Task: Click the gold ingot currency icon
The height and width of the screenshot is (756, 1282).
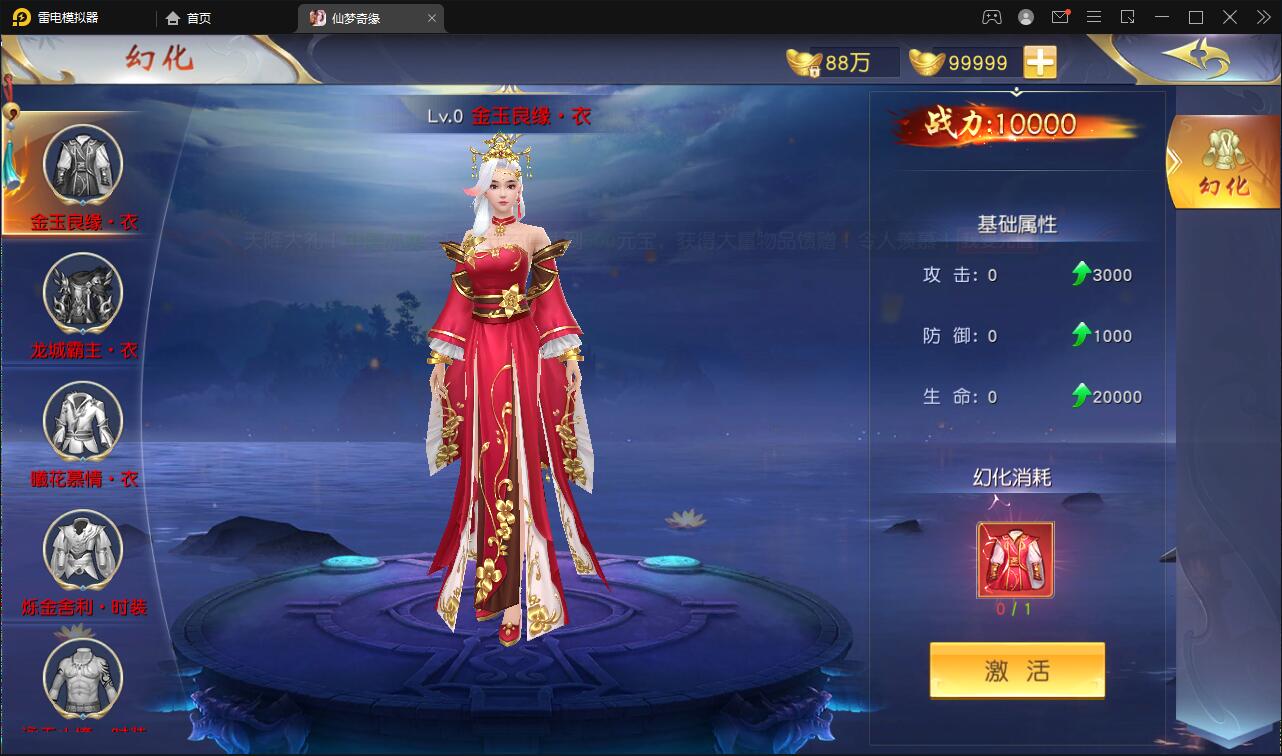Action: tap(925, 62)
